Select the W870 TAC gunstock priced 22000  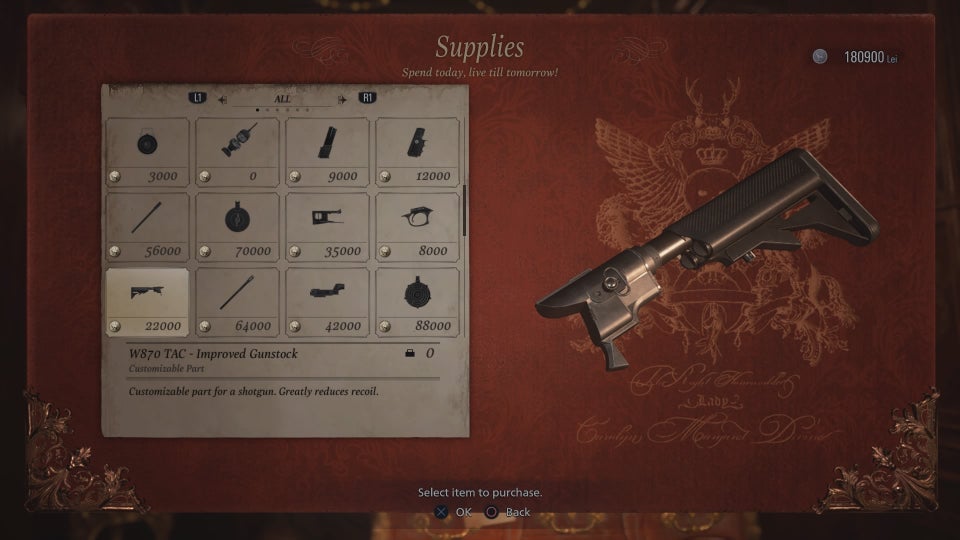pyautogui.click(x=147, y=302)
